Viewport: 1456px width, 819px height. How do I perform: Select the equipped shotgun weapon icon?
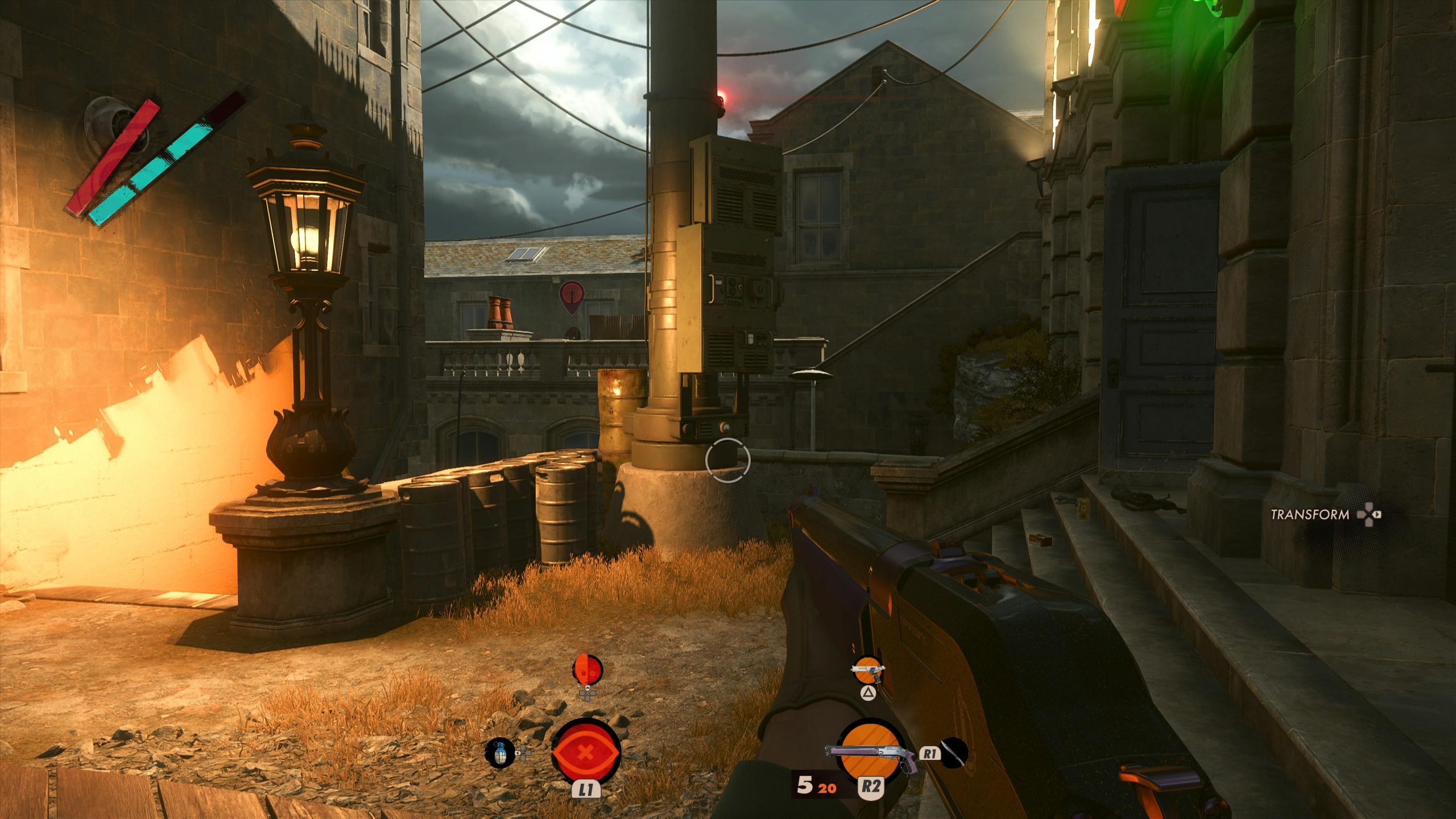(869, 751)
